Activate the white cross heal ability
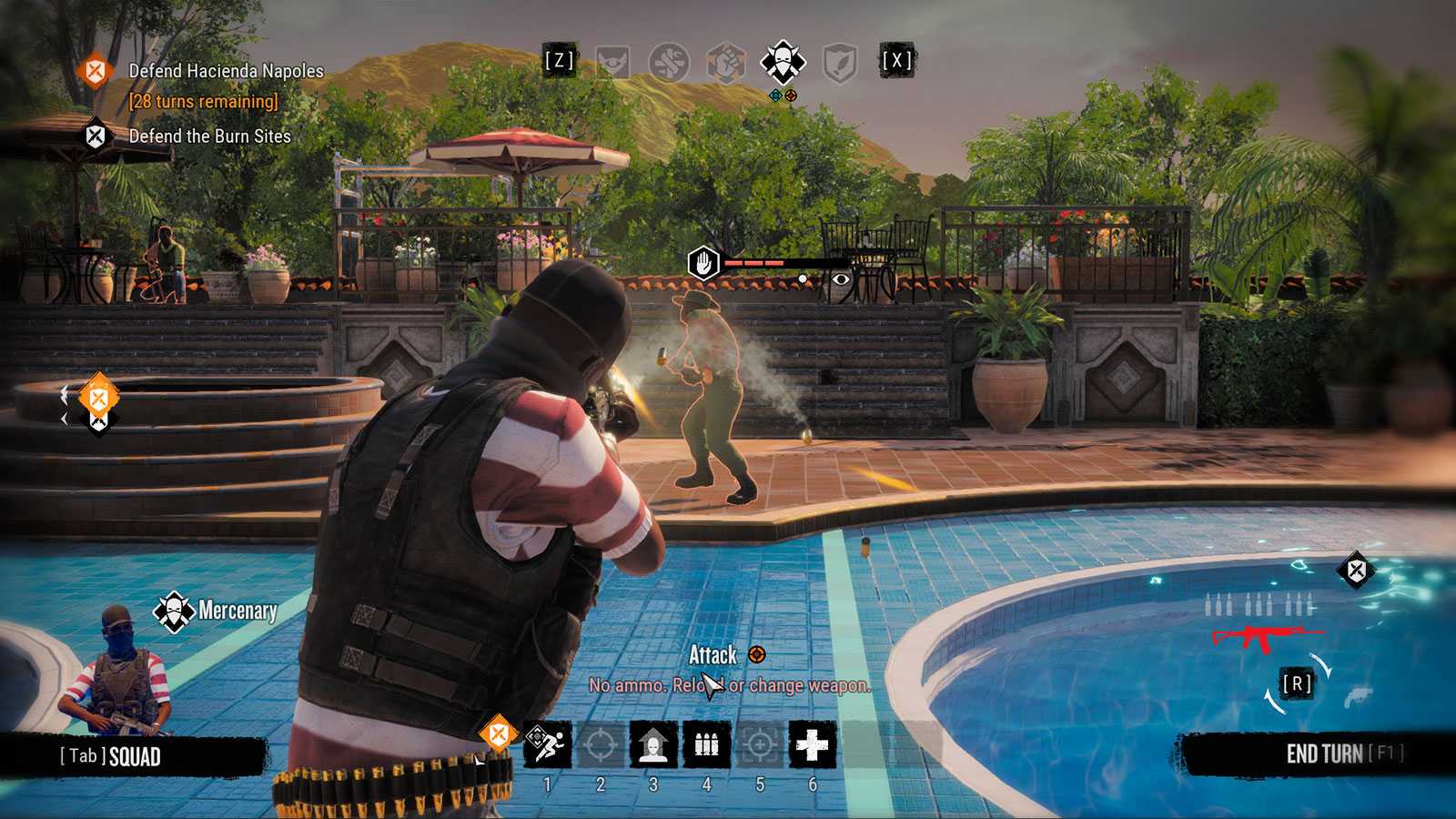Screen dimensions: 1456x819 coord(812,744)
